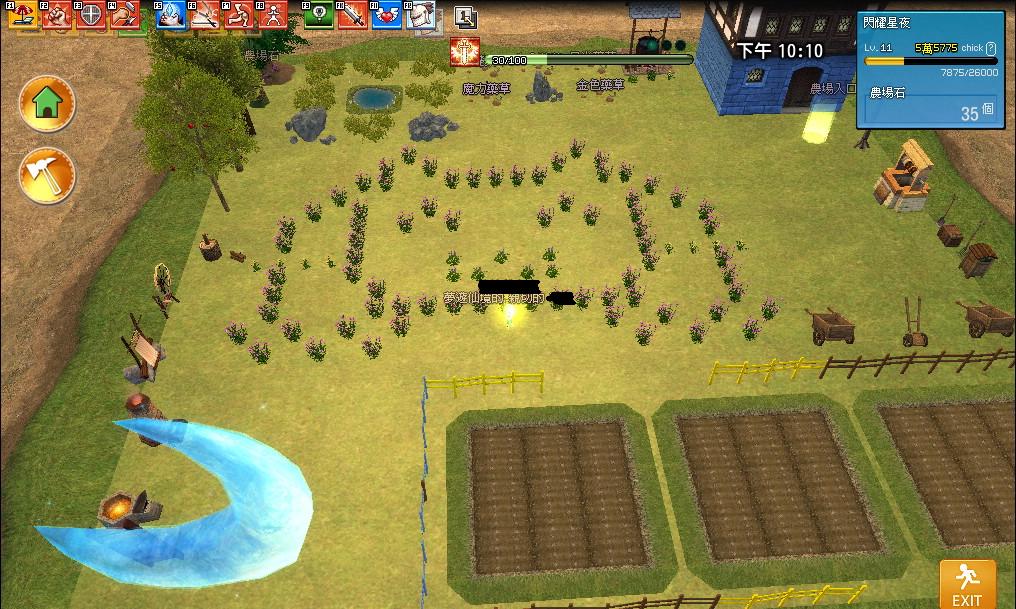Click the glowing cross sword buff icon
1016x609 pixels.
pyautogui.click(x=465, y=52)
